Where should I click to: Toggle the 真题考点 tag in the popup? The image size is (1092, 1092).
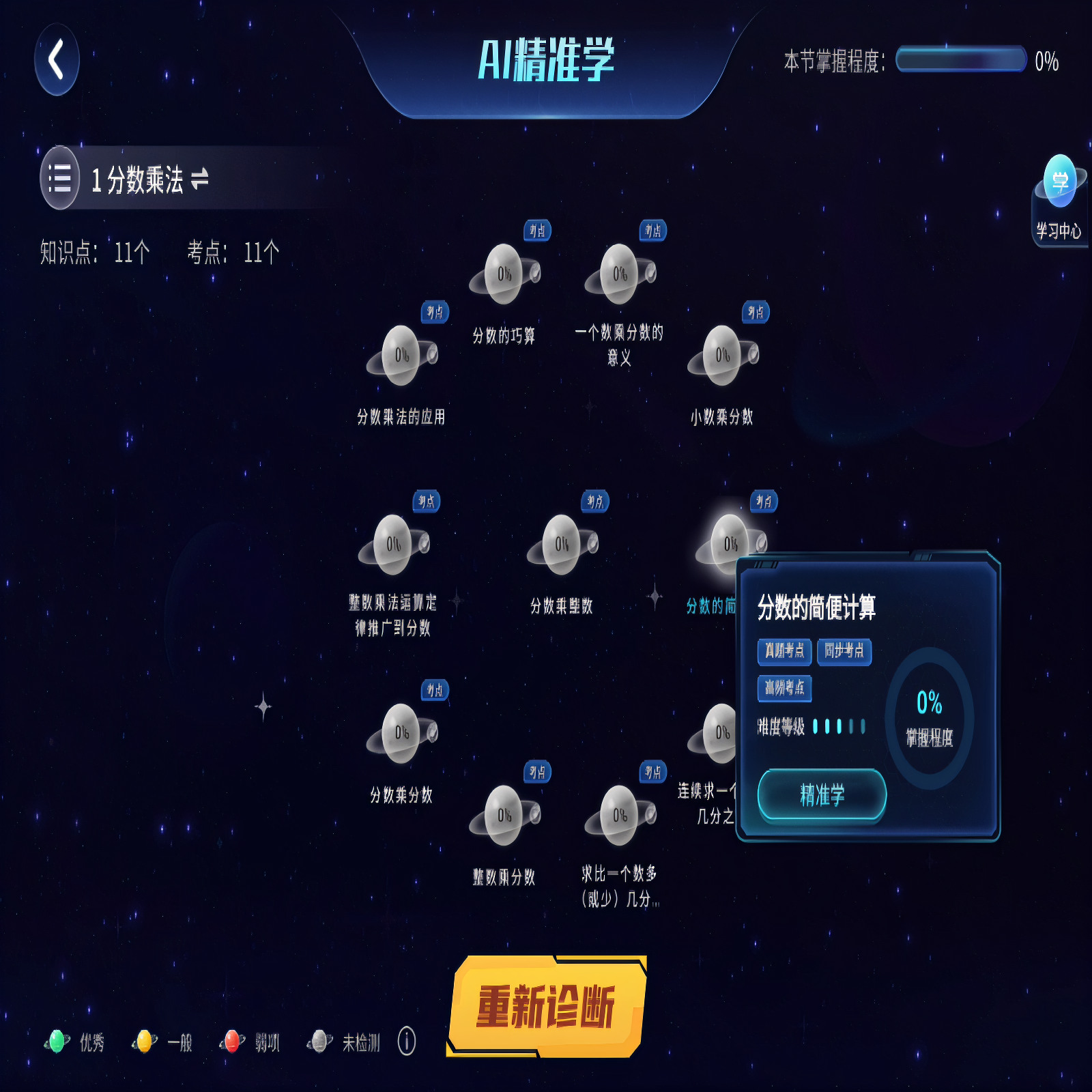pyautogui.click(x=784, y=652)
